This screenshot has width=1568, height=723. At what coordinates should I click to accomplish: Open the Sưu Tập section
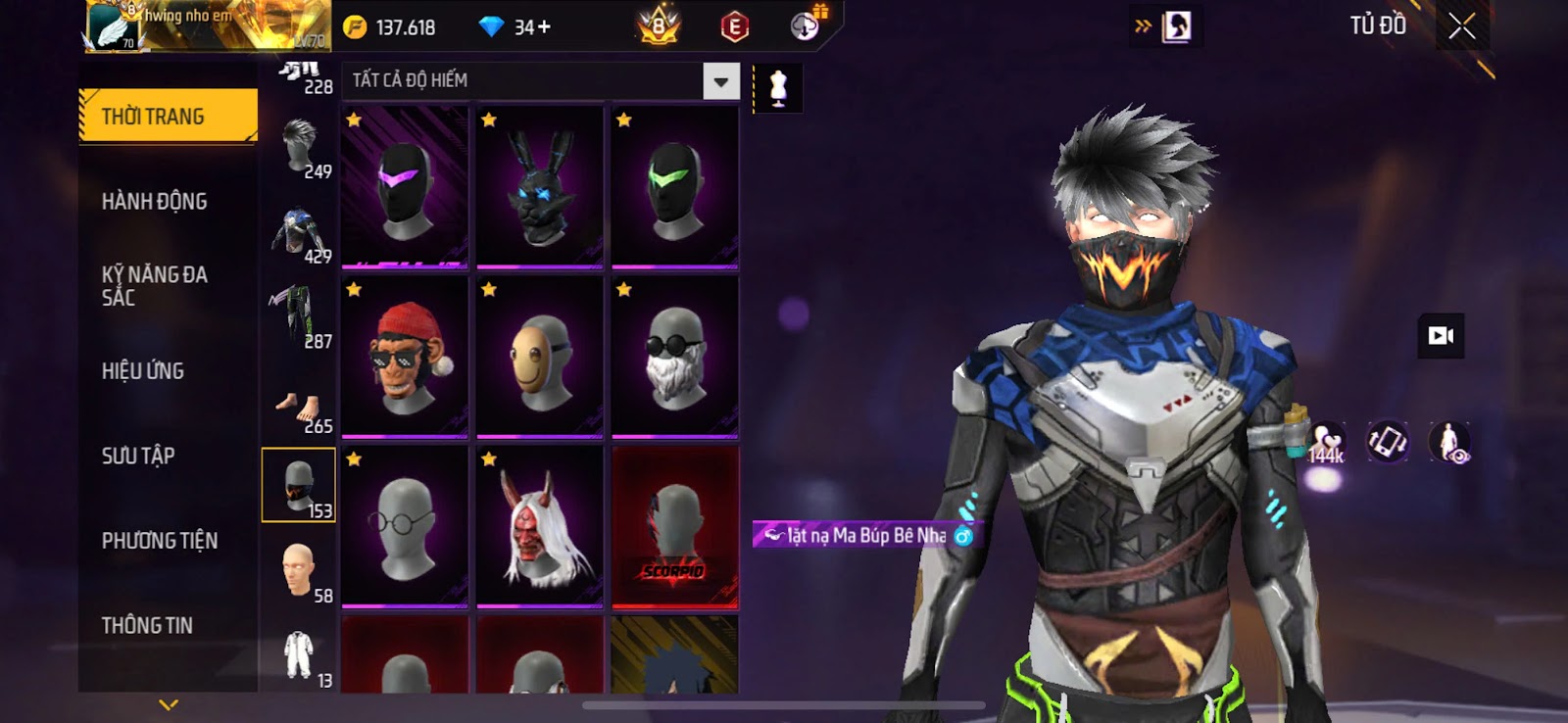(138, 456)
